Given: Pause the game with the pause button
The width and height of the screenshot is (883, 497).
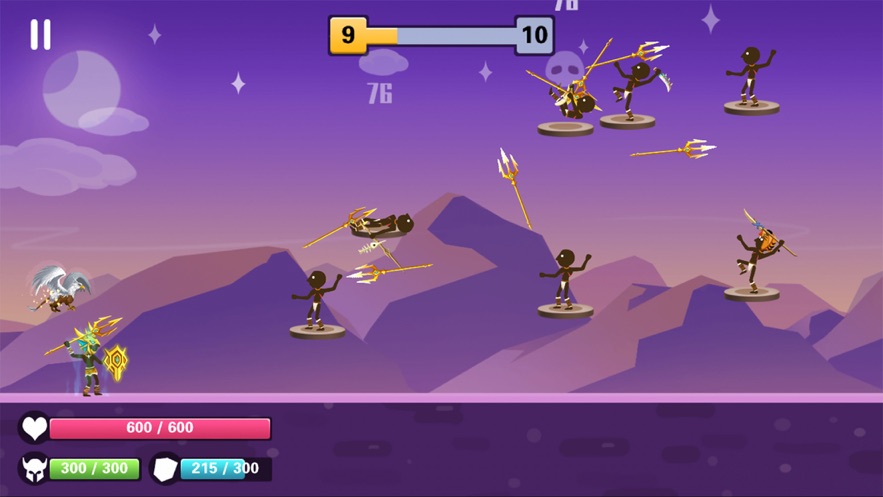Looking at the screenshot, I should 40,35.
